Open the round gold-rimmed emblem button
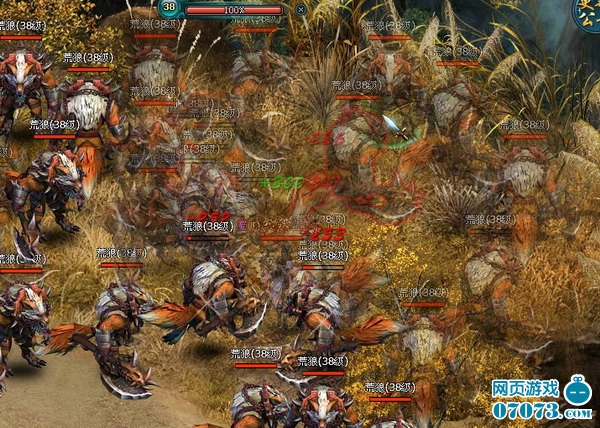This screenshot has height=428, width=600. pos(587,12)
